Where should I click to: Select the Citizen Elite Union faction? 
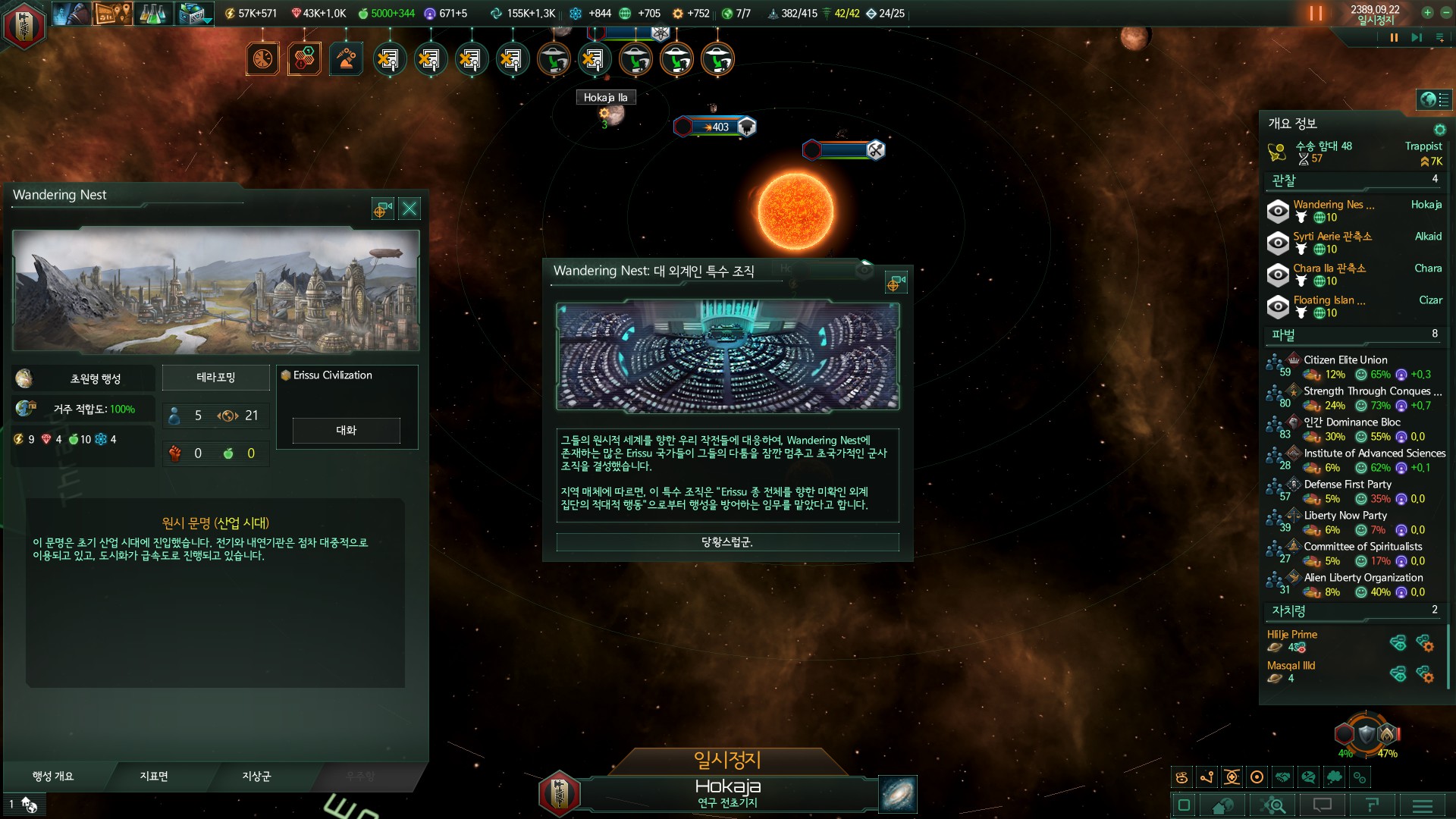pos(1345,360)
